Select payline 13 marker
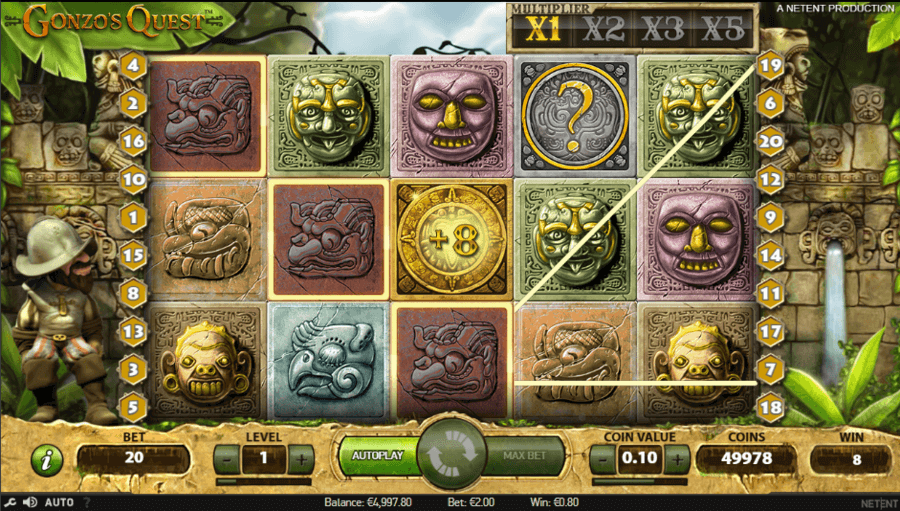The width and height of the screenshot is (900, 511). [134, 328]
